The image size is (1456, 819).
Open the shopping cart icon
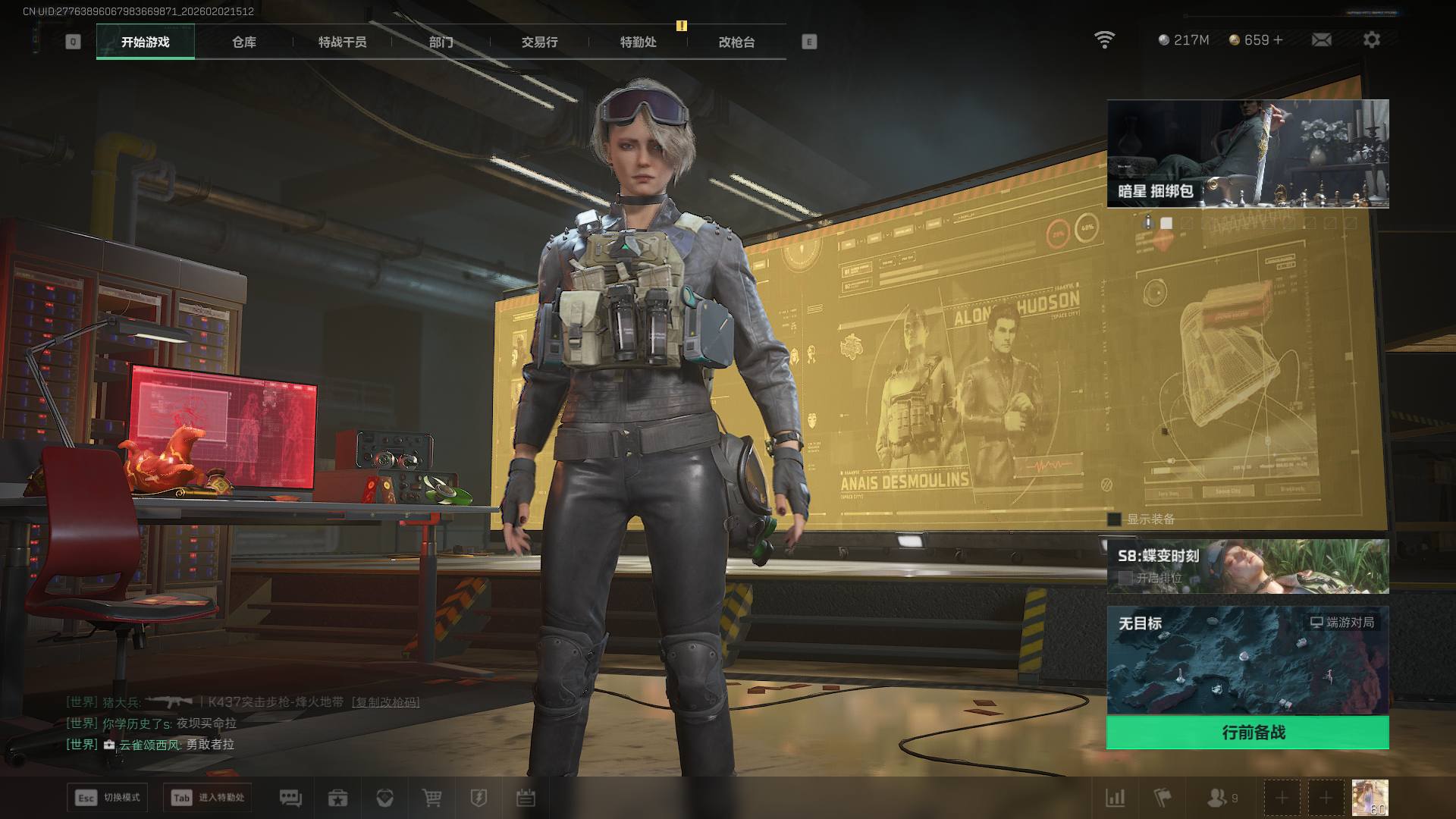431,798
